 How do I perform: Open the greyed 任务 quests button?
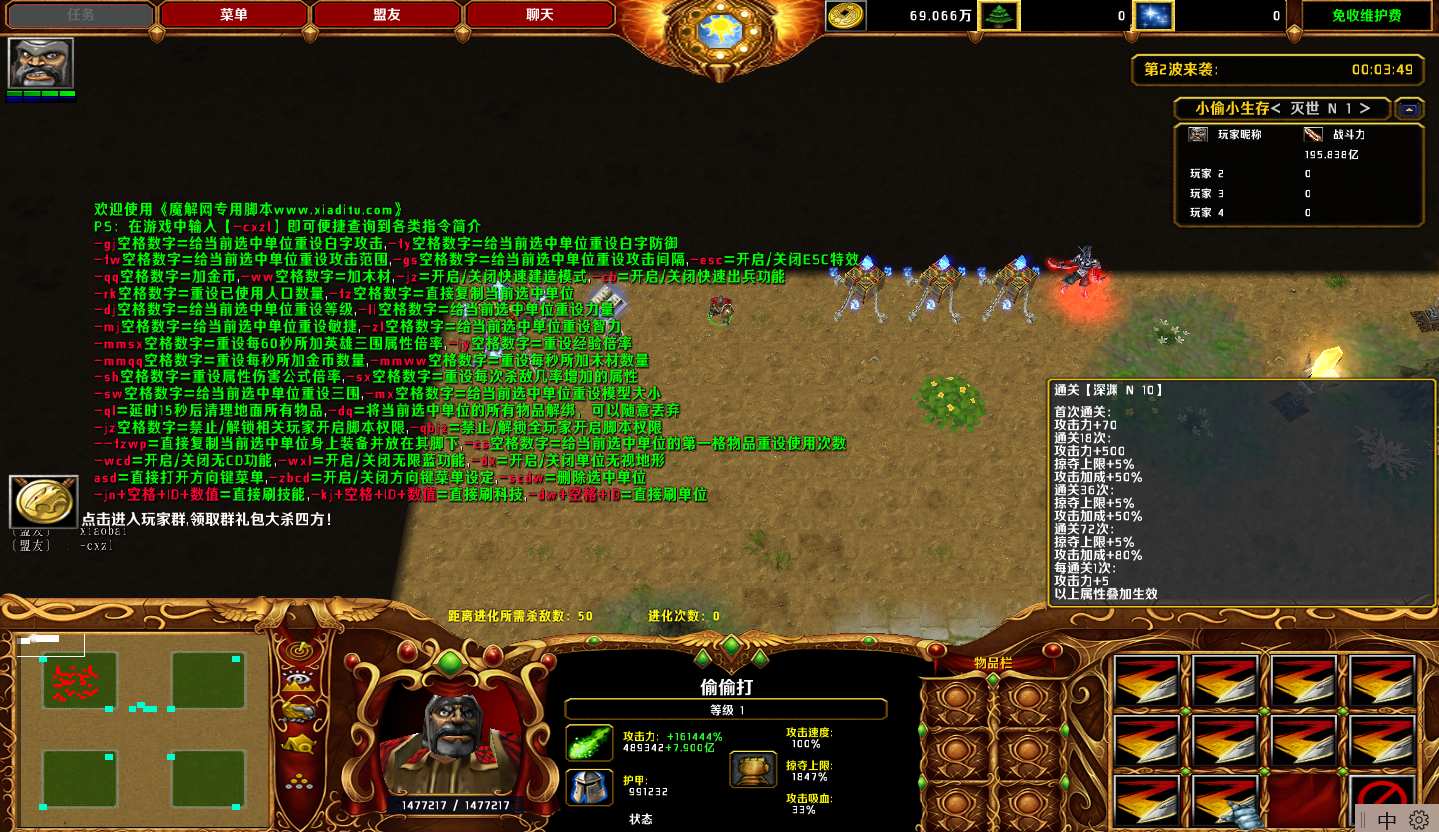tap(81, 15)
